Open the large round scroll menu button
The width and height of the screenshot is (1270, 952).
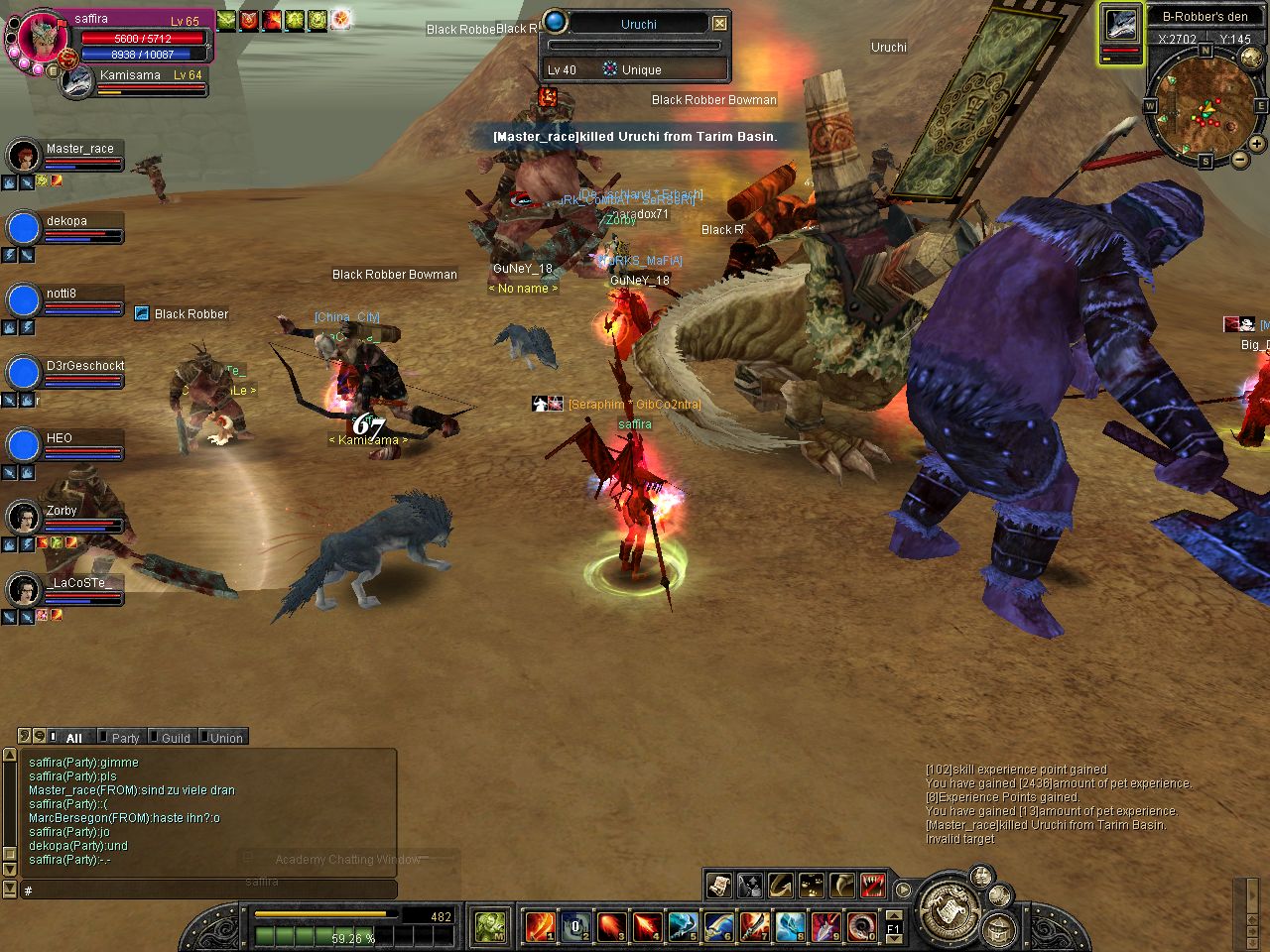point(947,910)
